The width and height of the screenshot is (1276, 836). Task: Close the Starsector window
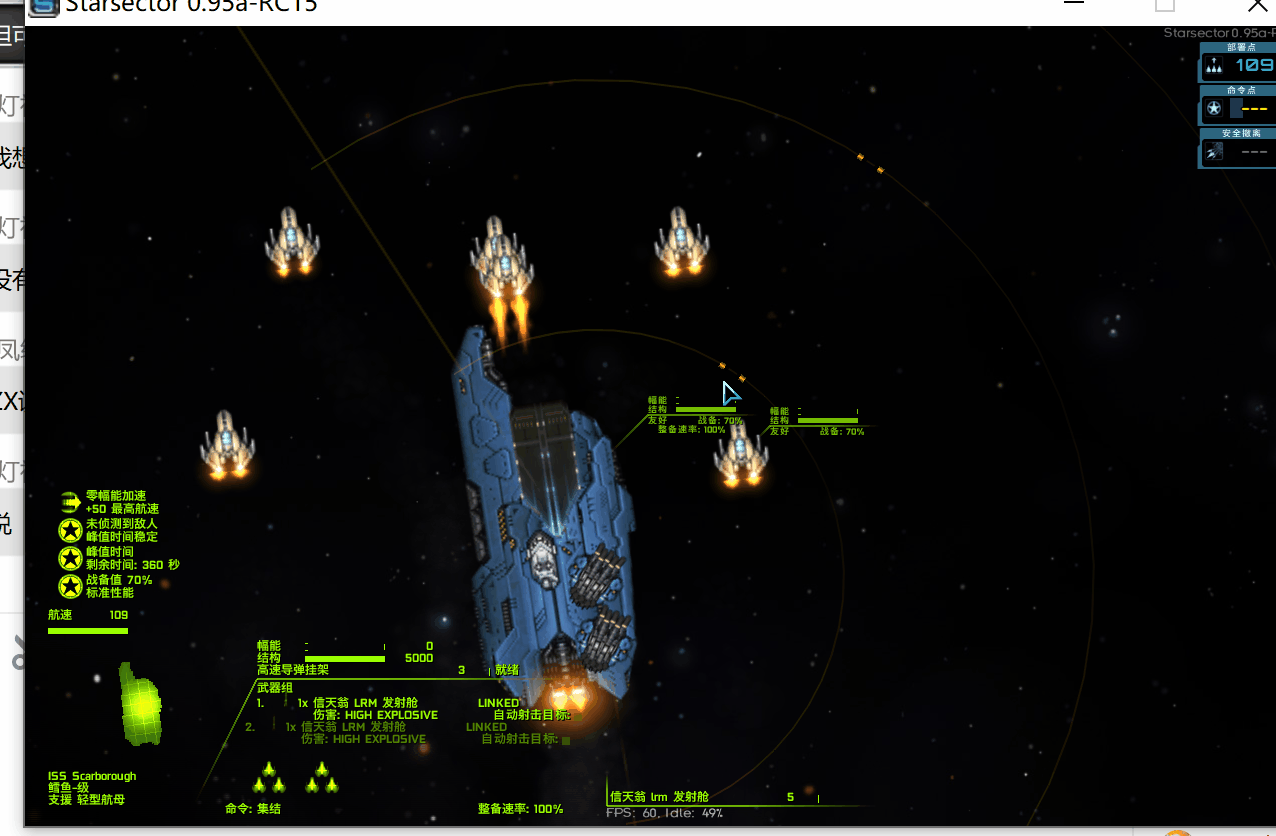coord(1256,6)
